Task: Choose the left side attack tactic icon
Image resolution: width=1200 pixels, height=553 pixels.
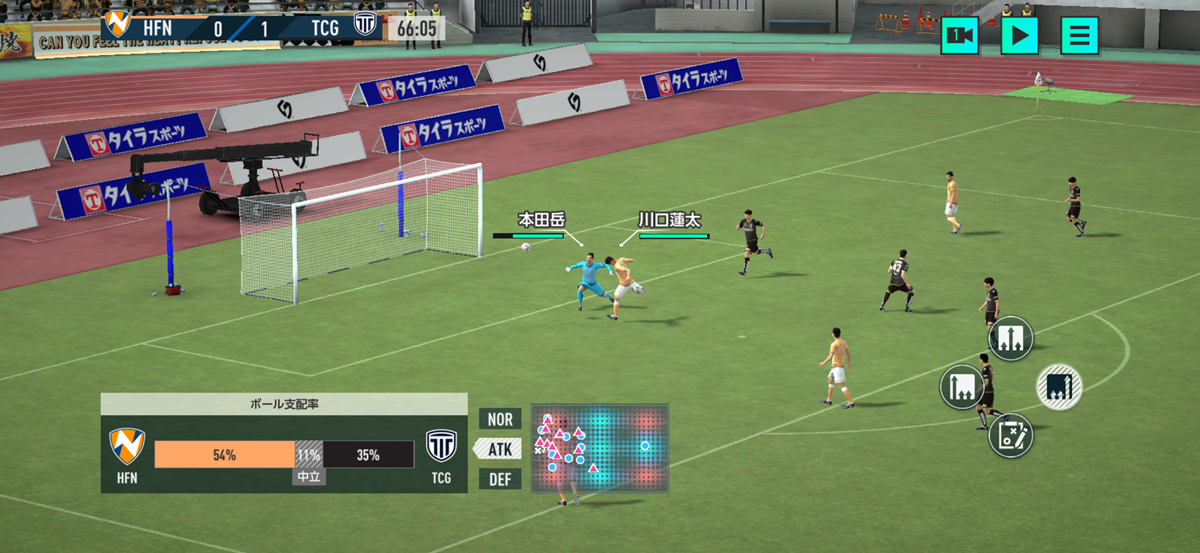Action: [962, 386]
